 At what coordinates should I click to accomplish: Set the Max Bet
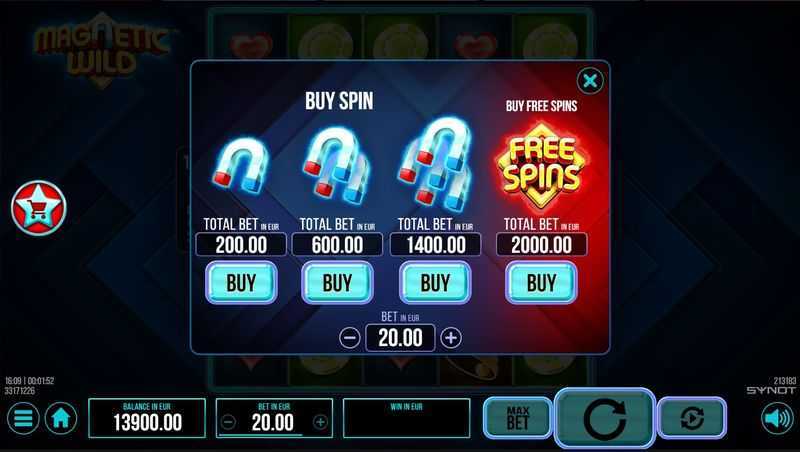click(517, 418)
